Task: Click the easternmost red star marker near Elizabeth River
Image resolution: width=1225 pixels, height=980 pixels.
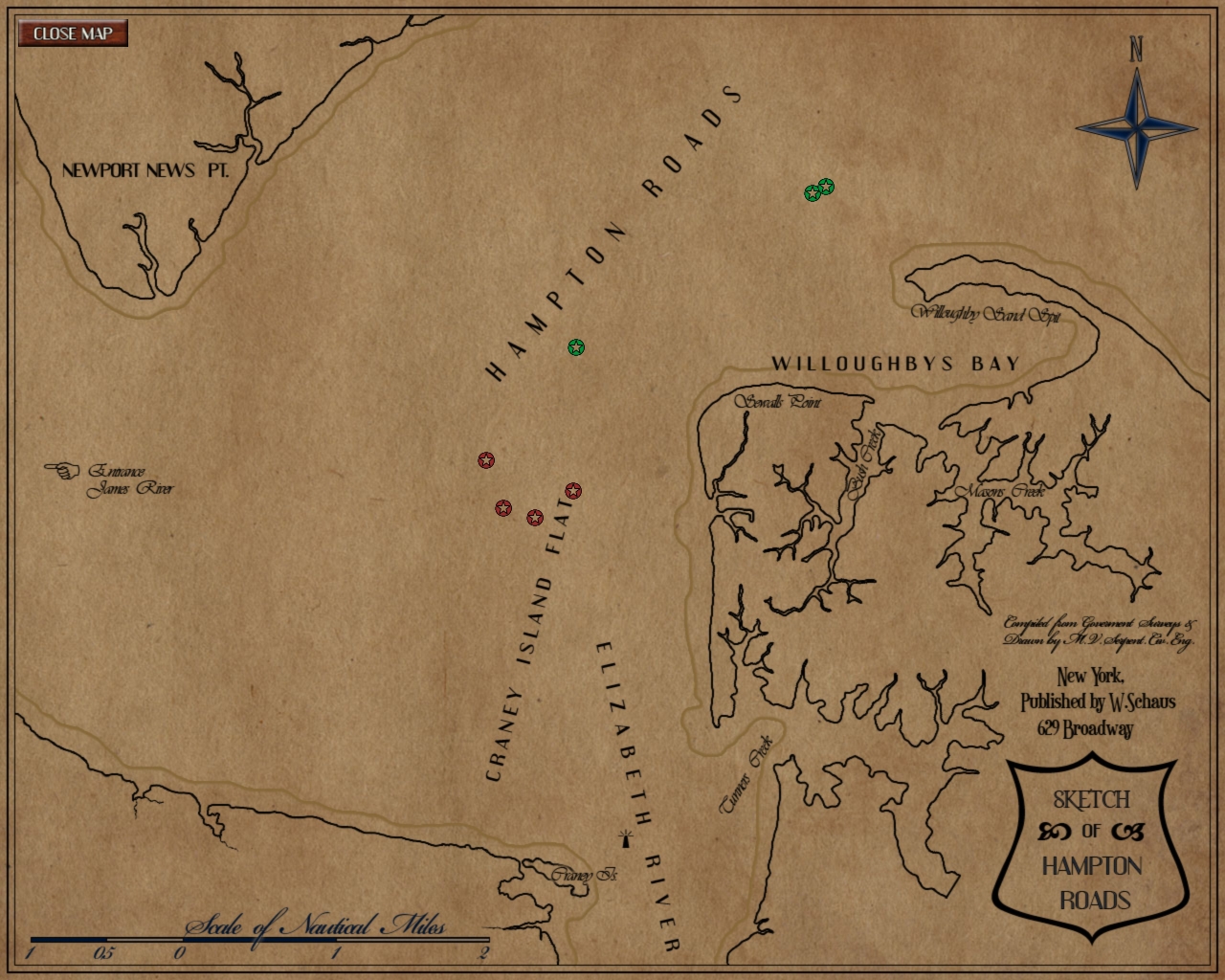Action: [573, 490]
